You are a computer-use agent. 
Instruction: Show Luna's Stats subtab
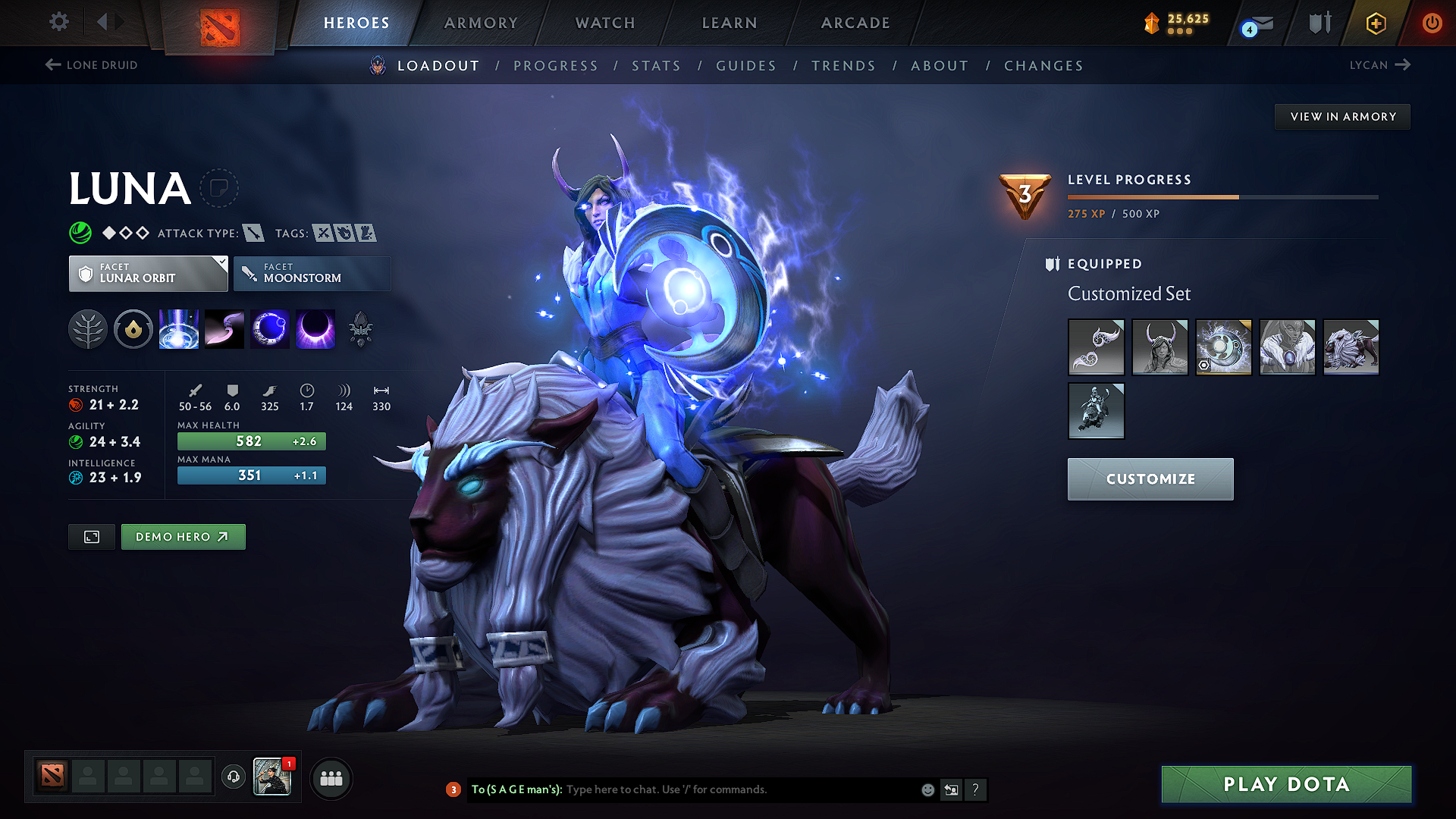(x=656, y=66)
